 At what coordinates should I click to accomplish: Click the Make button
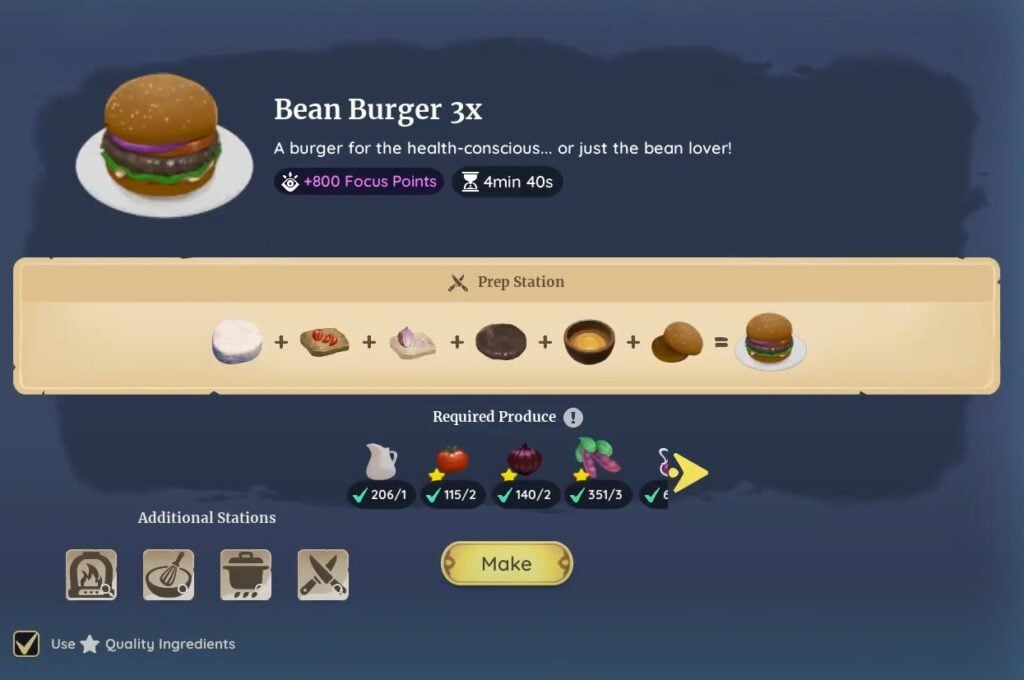(506, 564)
